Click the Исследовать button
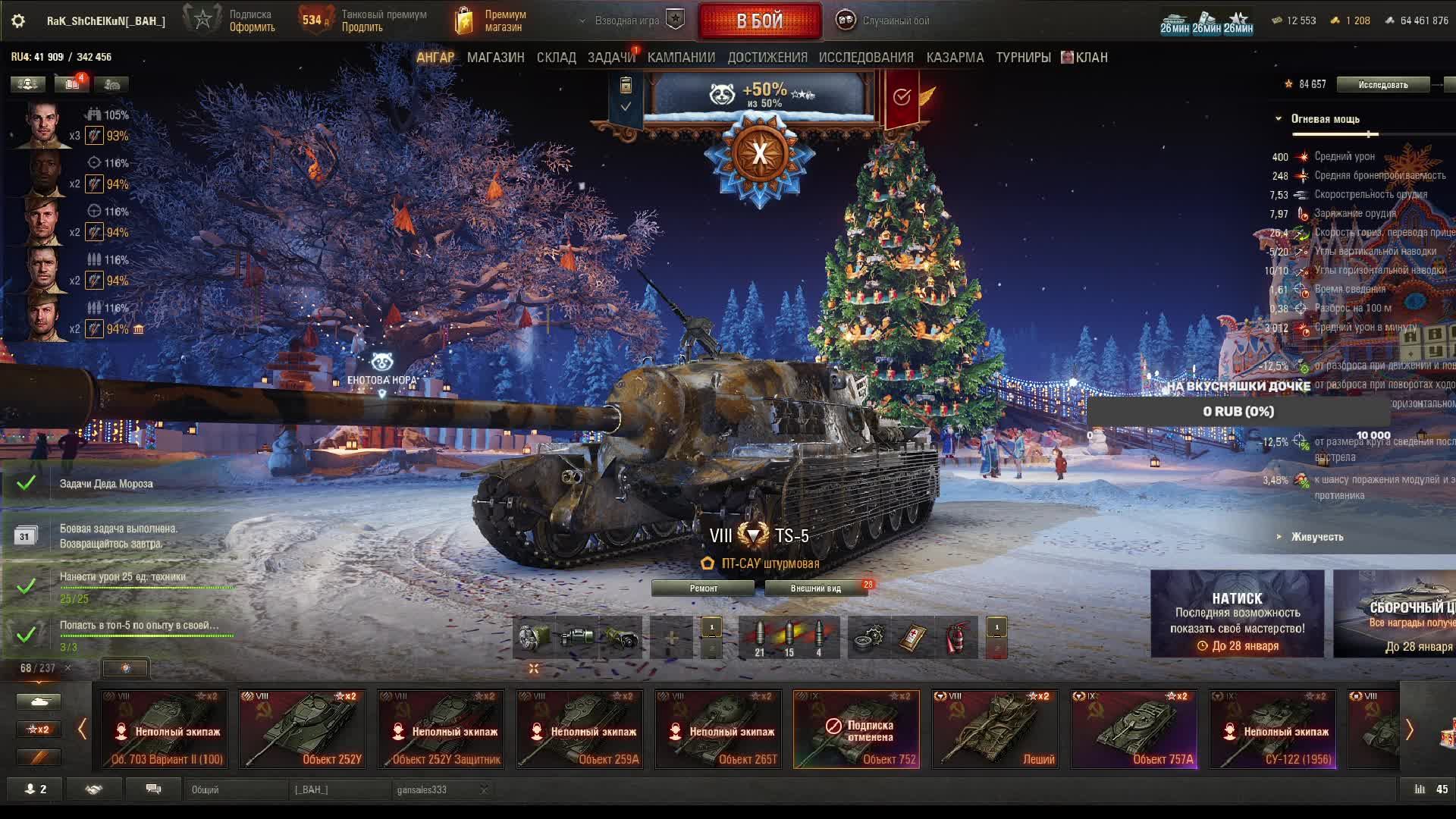Viewport: 1456px width, 819px height. tap(1382, 85)
